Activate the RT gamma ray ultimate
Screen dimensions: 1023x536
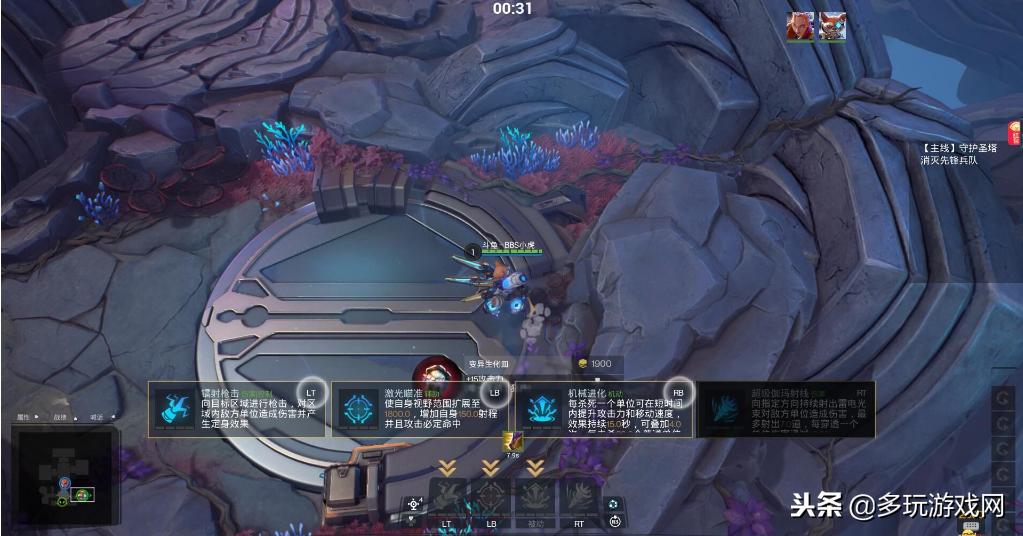point(578,497)
